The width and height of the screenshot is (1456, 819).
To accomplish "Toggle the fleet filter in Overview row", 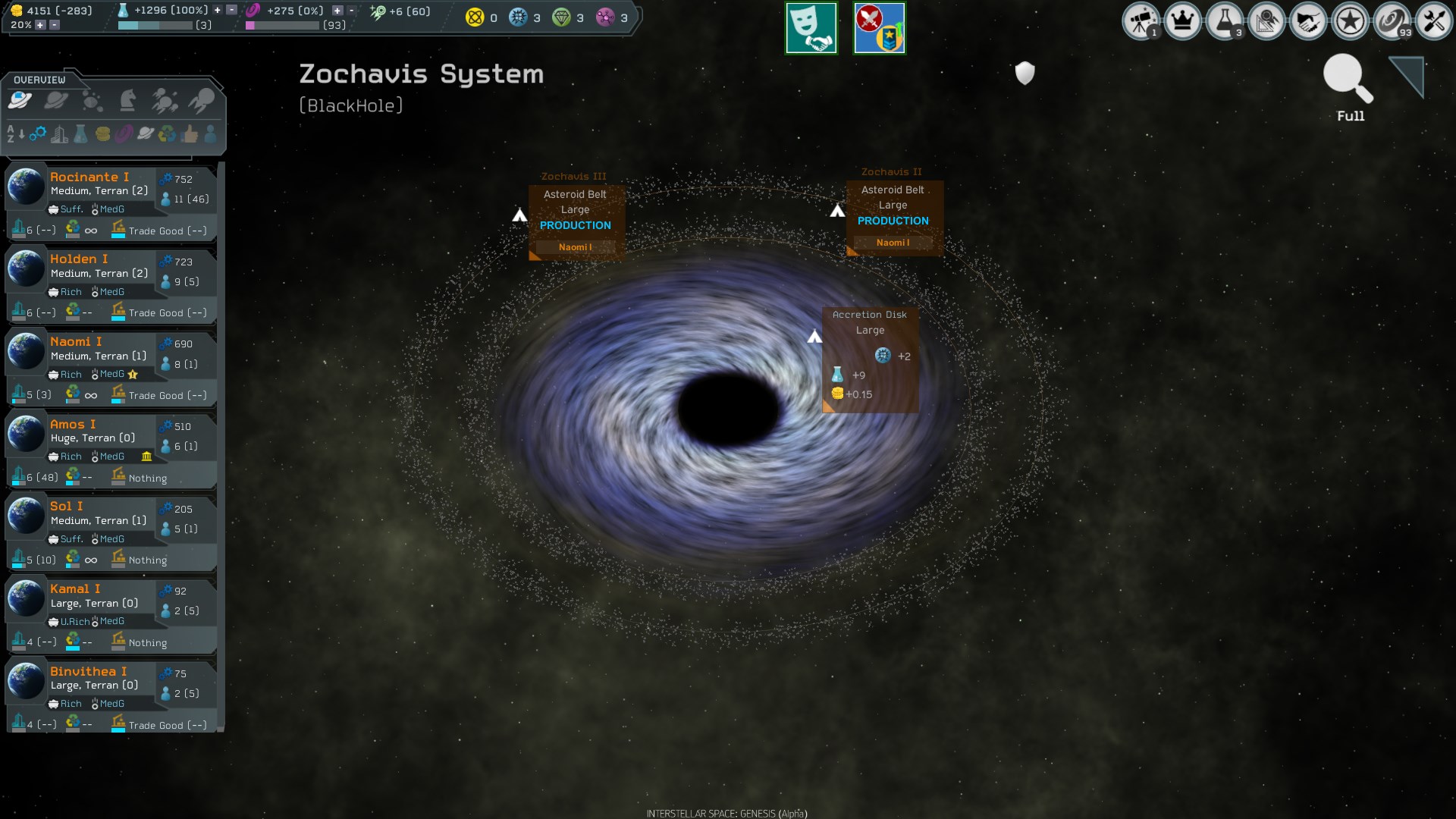I will (x=165, y=100).
